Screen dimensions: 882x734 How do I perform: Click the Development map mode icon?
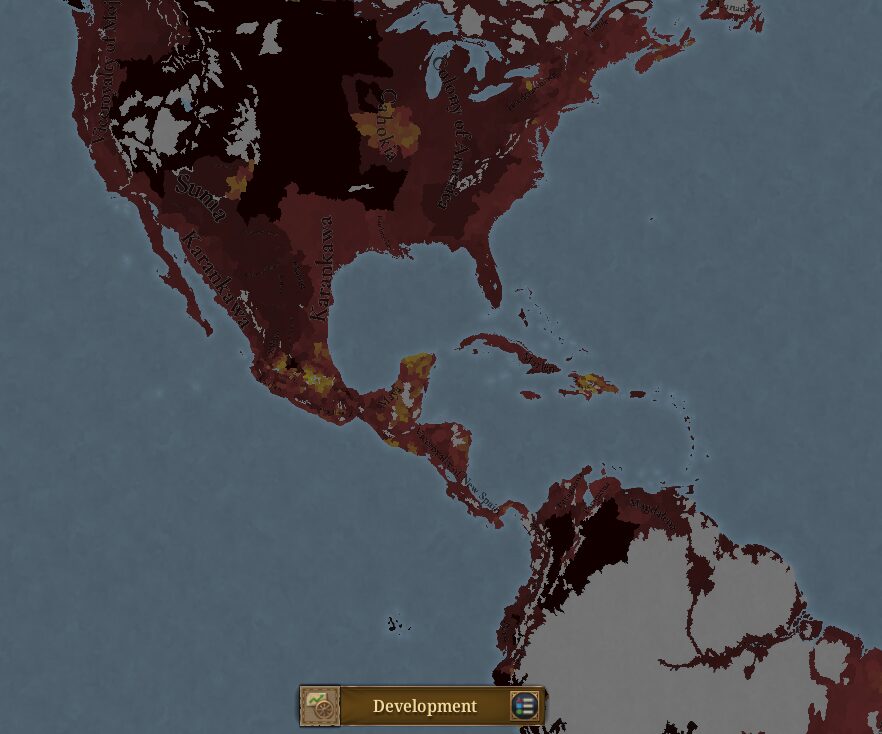coord(320,706)
